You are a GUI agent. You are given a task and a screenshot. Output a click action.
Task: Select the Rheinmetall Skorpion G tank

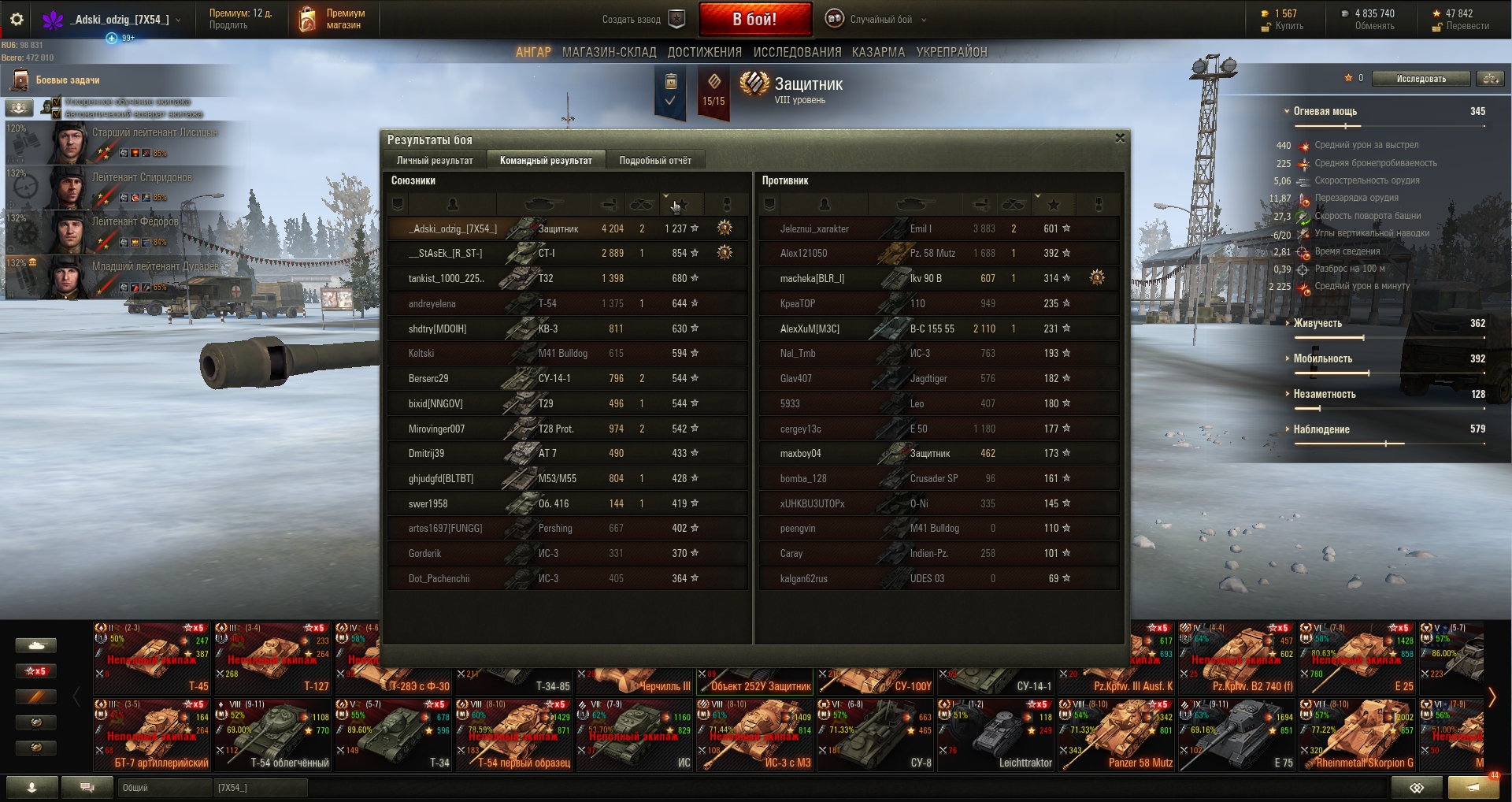coord(1357,735)
